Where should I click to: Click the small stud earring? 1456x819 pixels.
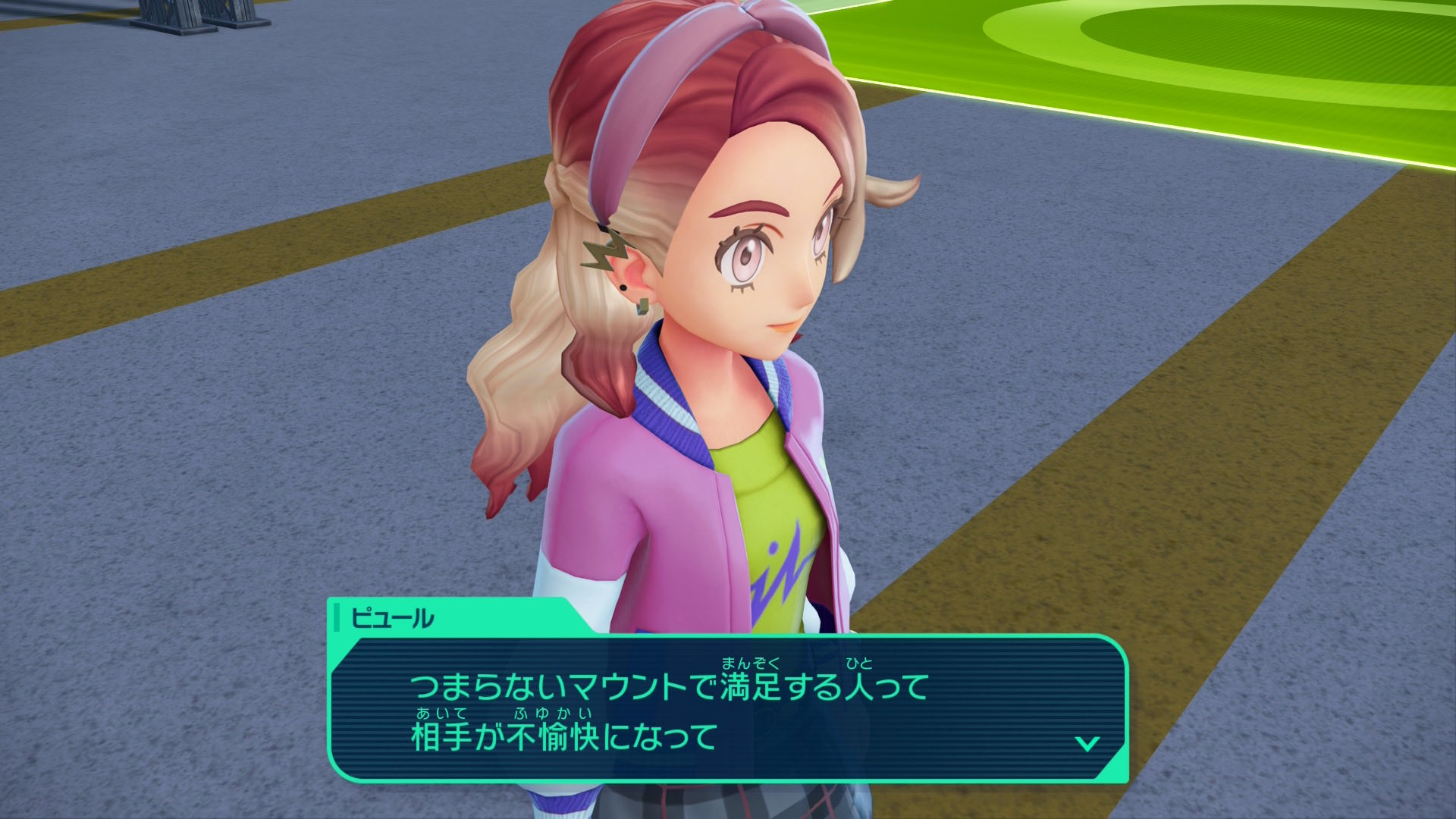623,287
